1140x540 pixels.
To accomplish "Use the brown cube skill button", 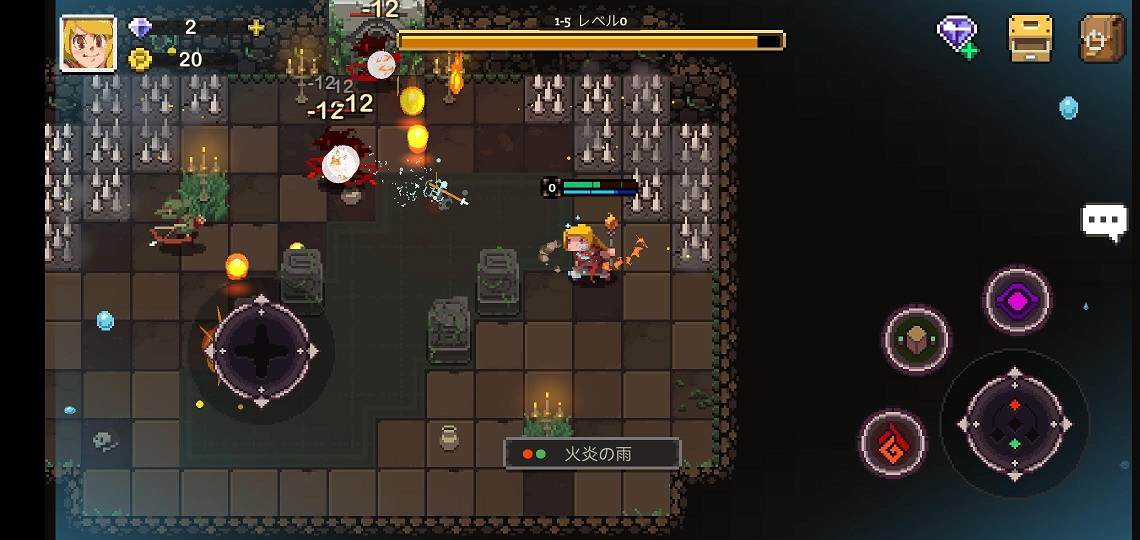I will coord(916,339).
